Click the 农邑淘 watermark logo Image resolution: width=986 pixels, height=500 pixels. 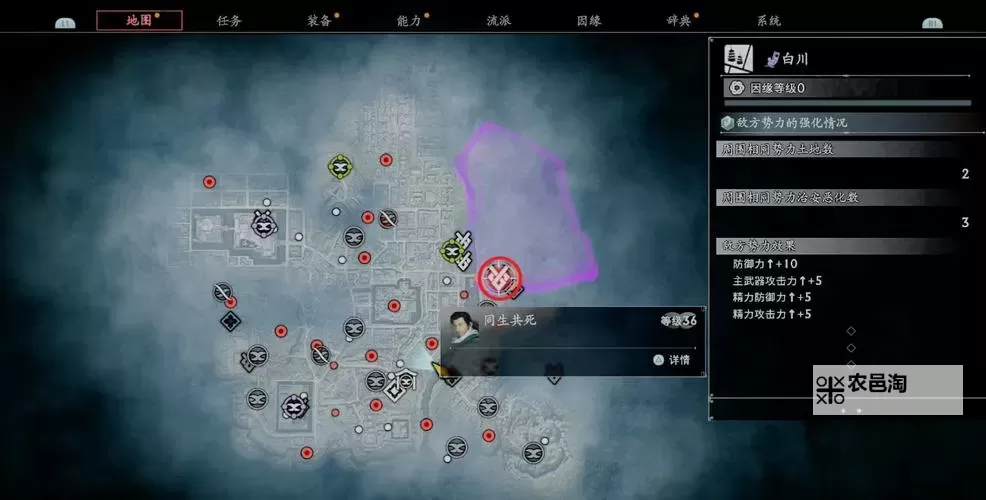tap(887, 389)
